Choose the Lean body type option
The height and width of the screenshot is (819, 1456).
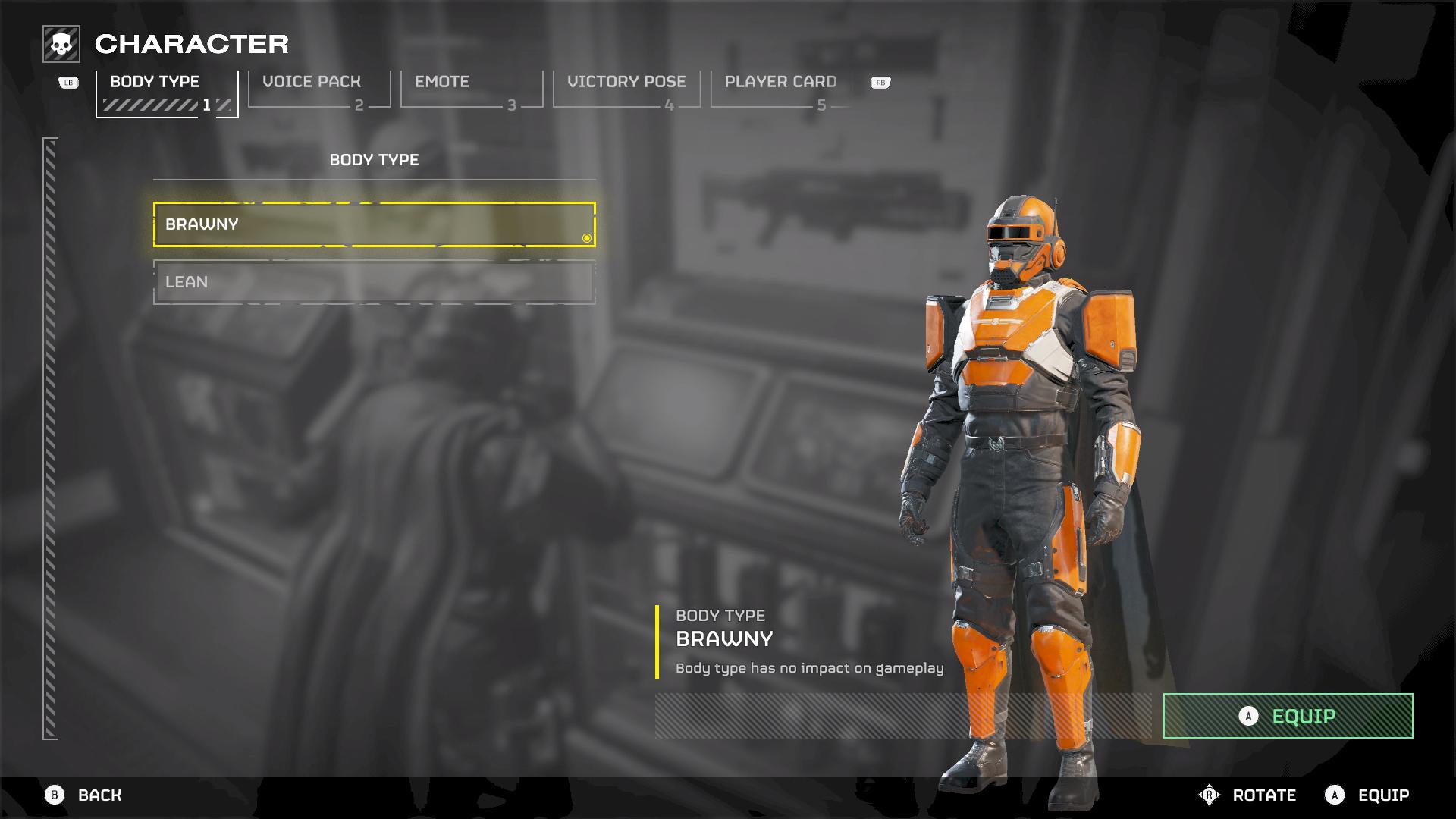pos(374,282)
